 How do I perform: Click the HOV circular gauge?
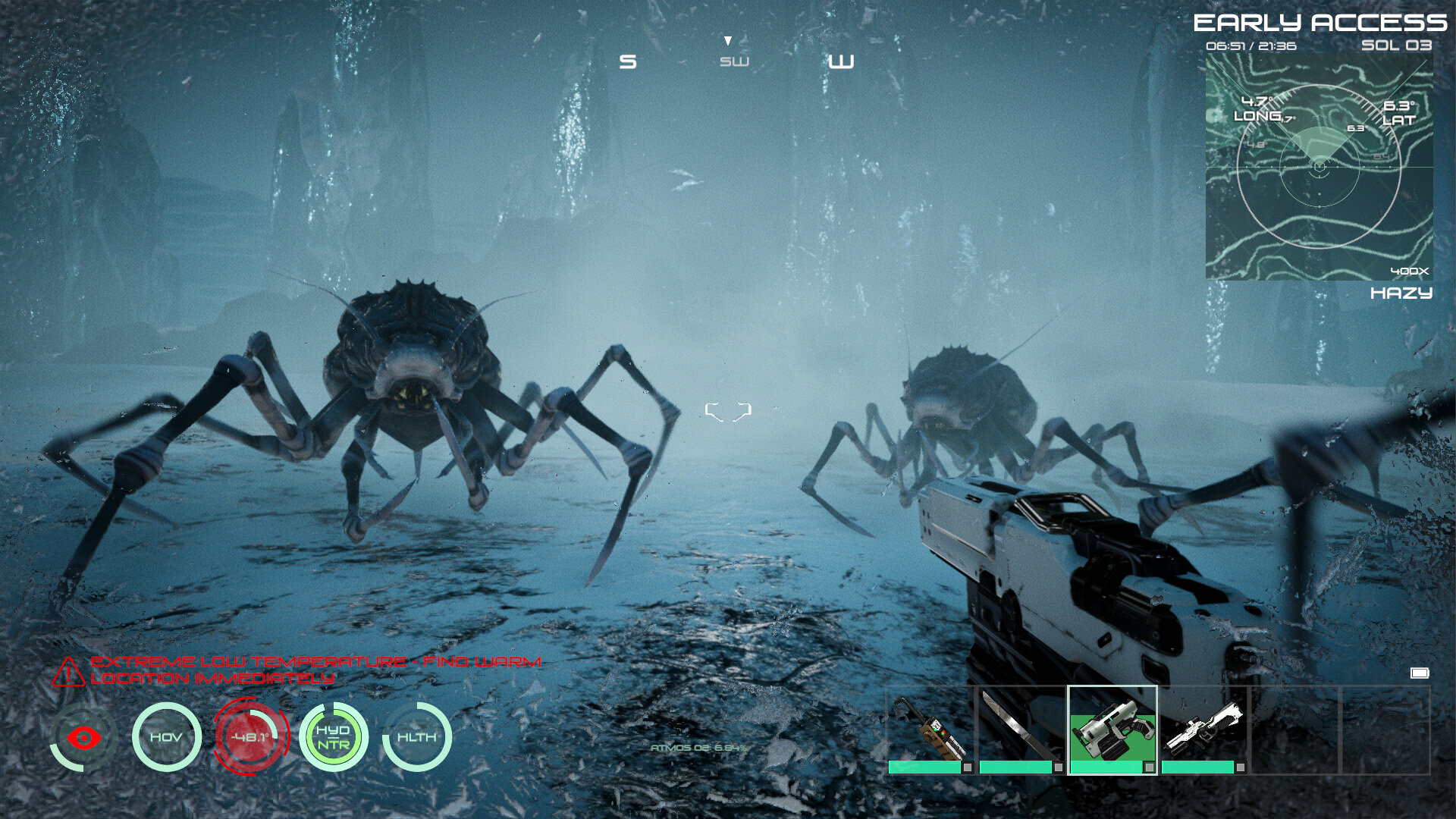tap(166, 737)
